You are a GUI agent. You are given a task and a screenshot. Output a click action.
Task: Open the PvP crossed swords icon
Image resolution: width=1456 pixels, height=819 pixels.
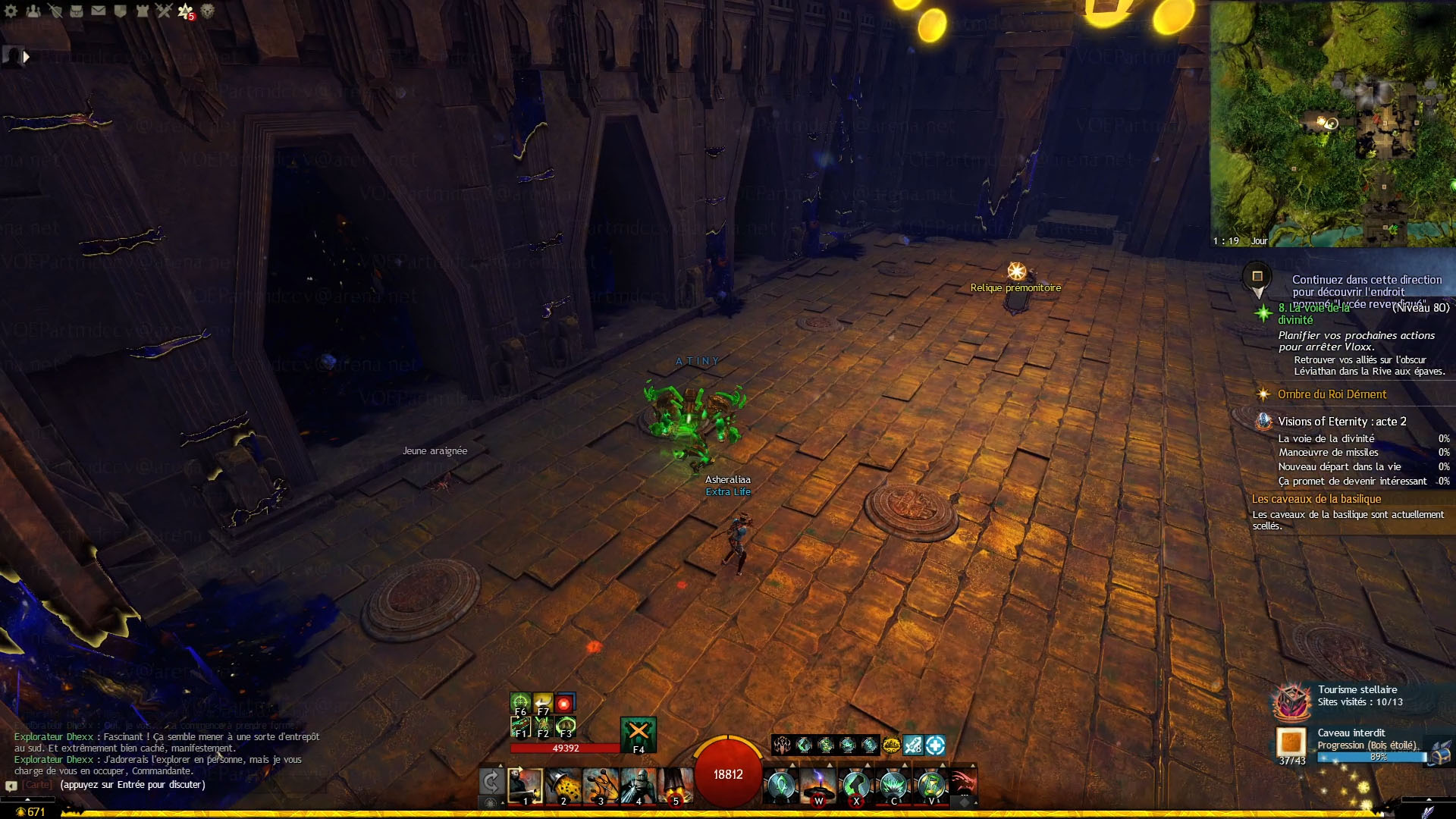(x=164, y=11)
